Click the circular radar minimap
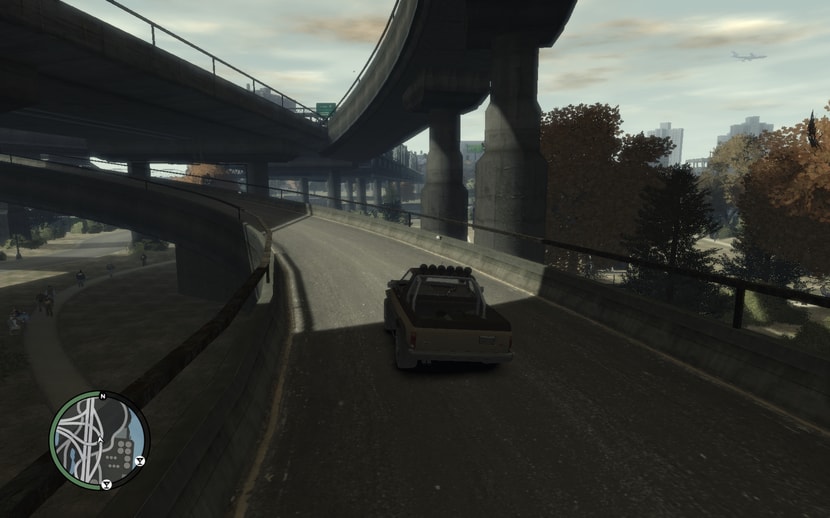The width and height of the screenshot is (830, 518). point(99,440)
